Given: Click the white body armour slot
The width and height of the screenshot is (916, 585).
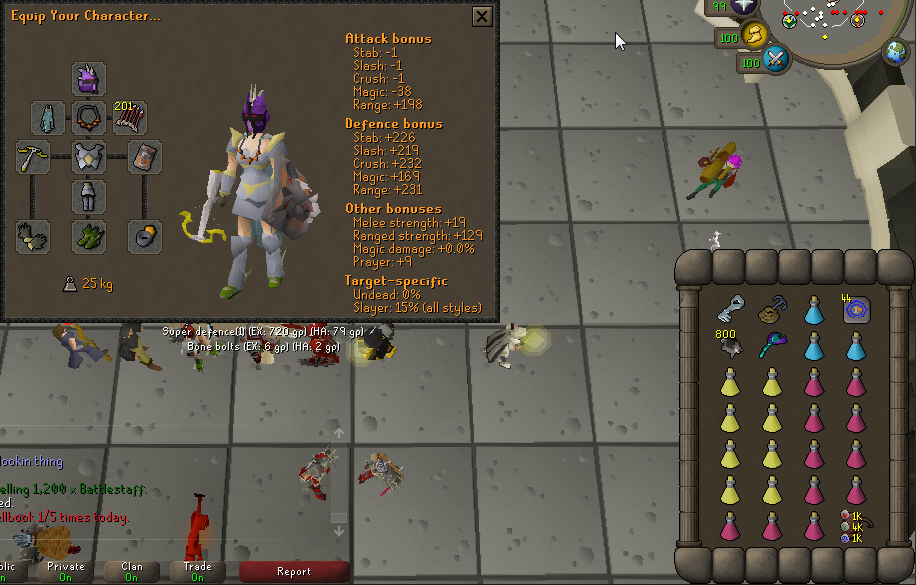Looking at the screenshot, I should (89, 157).
